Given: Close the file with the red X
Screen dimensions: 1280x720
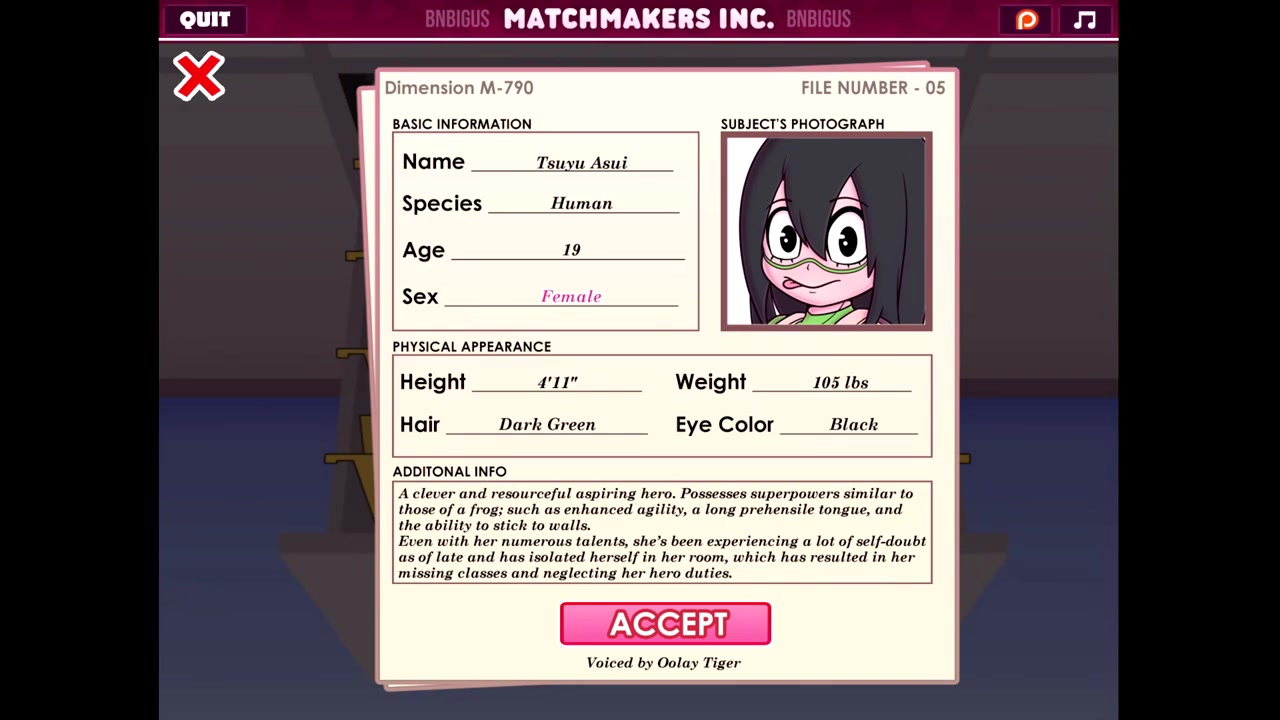Looking at the screenshot, I should coord(199,77).
